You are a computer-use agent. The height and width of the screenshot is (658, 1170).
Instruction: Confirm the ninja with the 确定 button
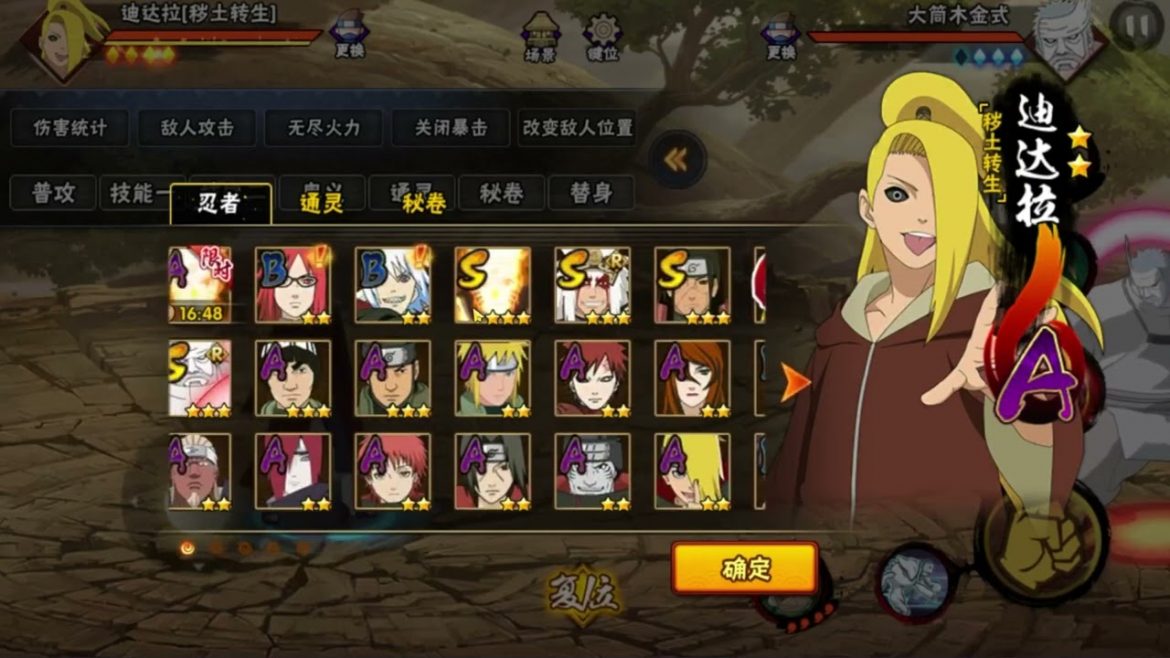745,569
